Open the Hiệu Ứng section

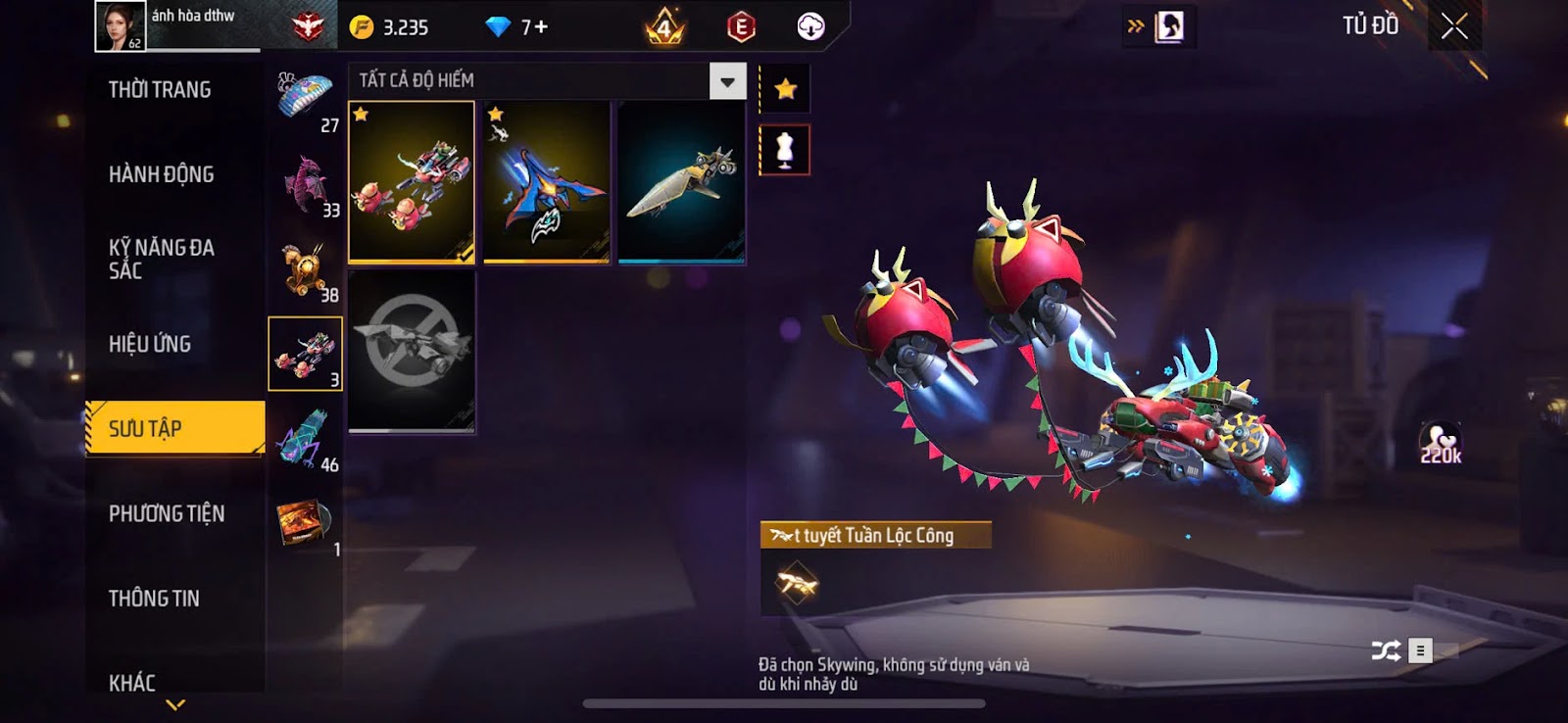tap(150, 344)
